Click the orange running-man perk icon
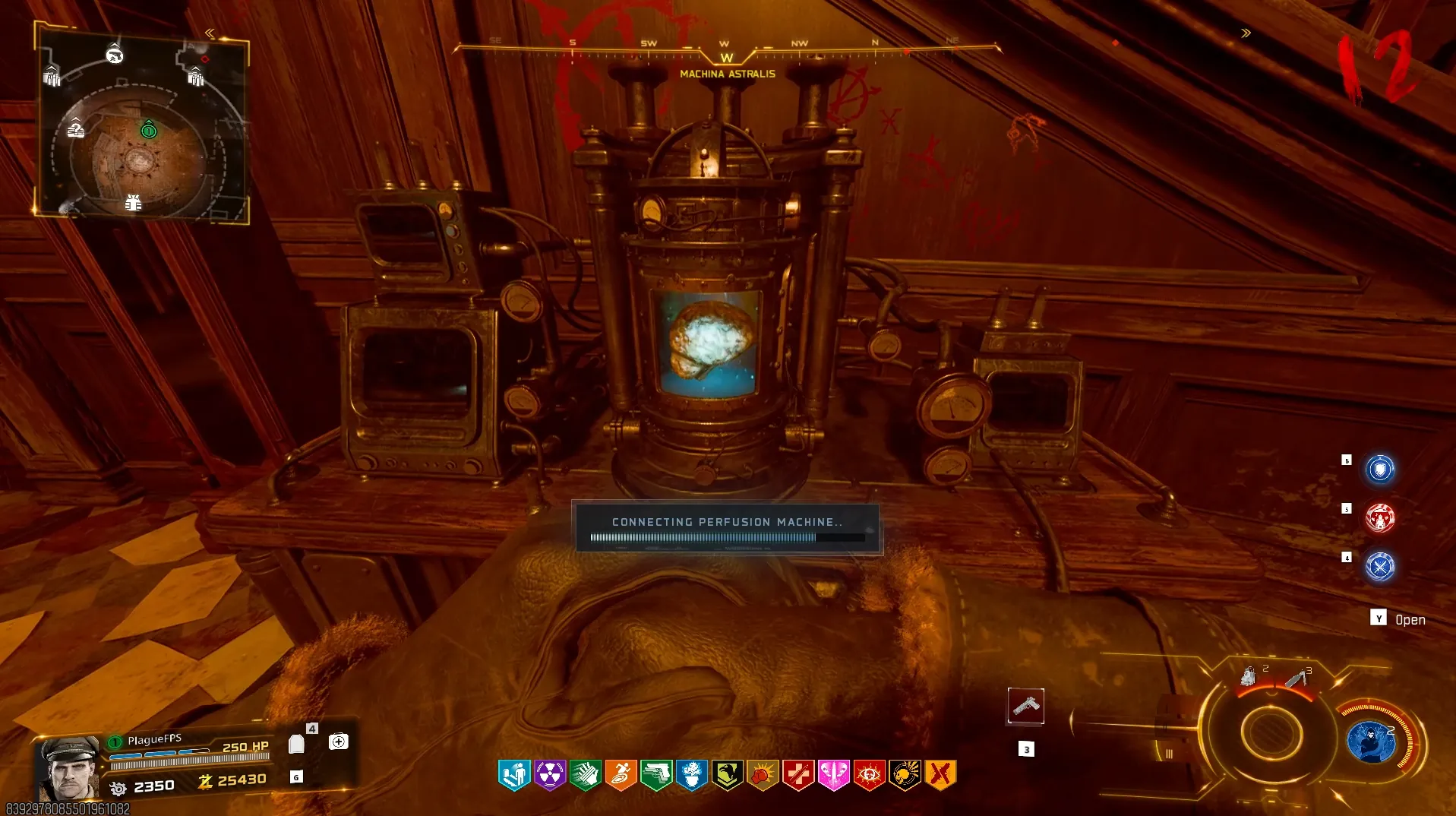Viewport: 1456px width, 816px height. (x=621, y=775)
